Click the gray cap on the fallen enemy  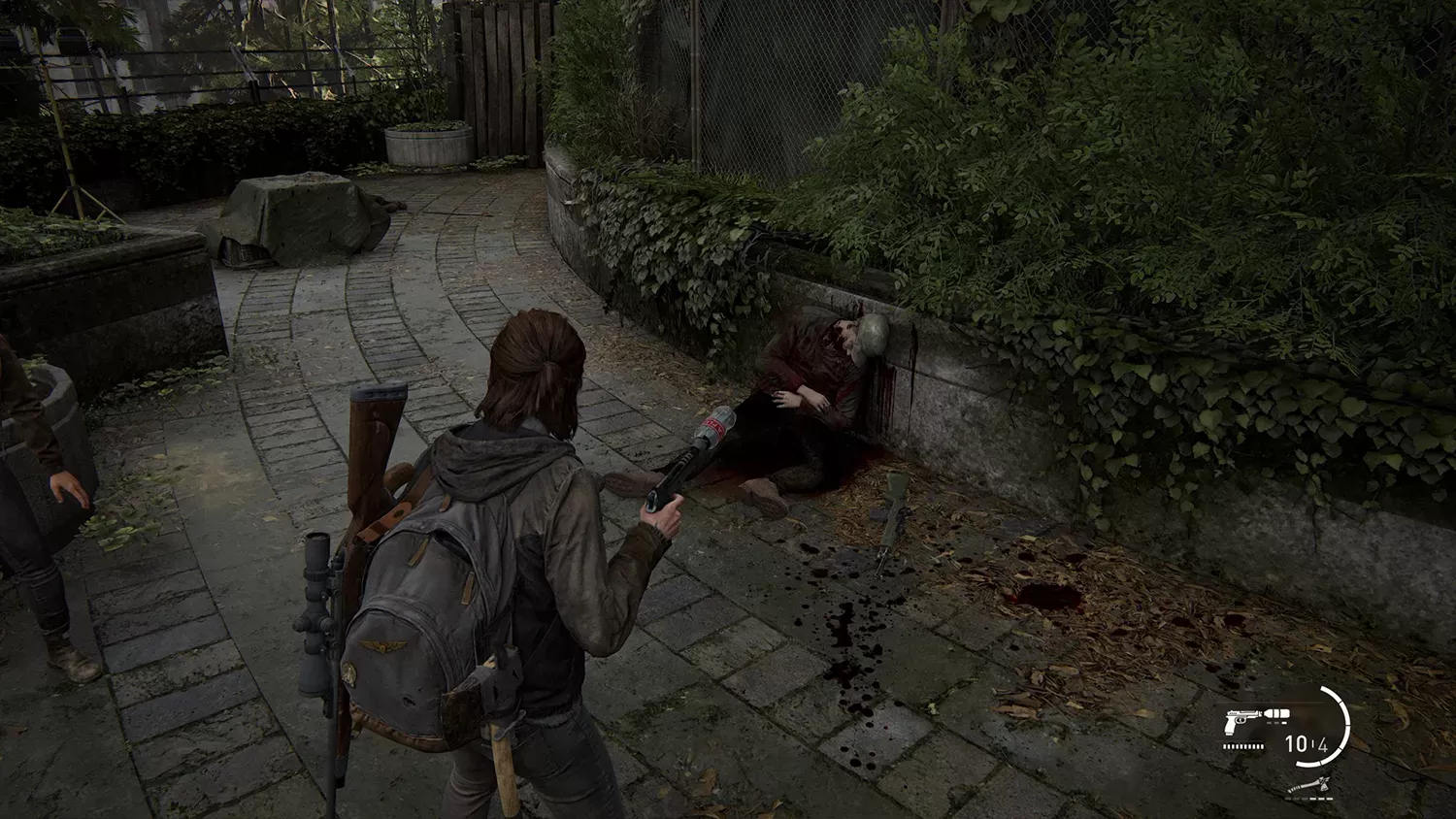[871, 335]
